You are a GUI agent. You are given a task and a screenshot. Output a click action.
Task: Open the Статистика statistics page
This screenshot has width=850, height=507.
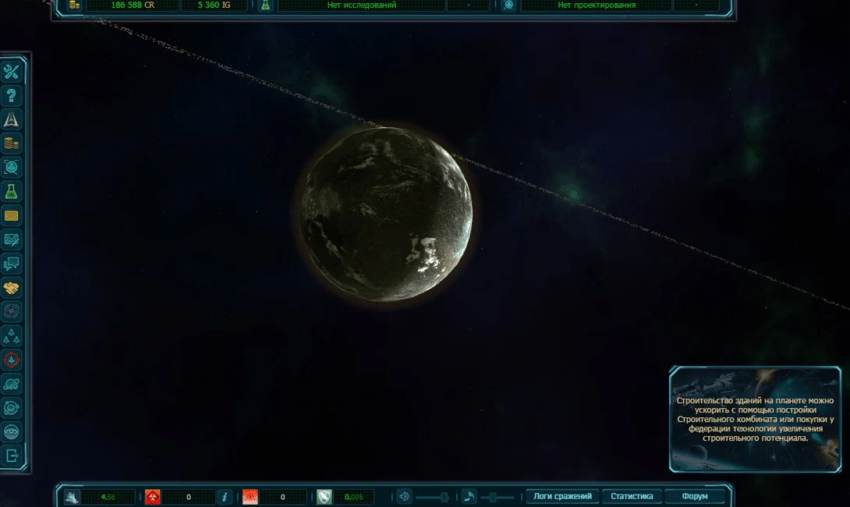click(x=631, y=496)
